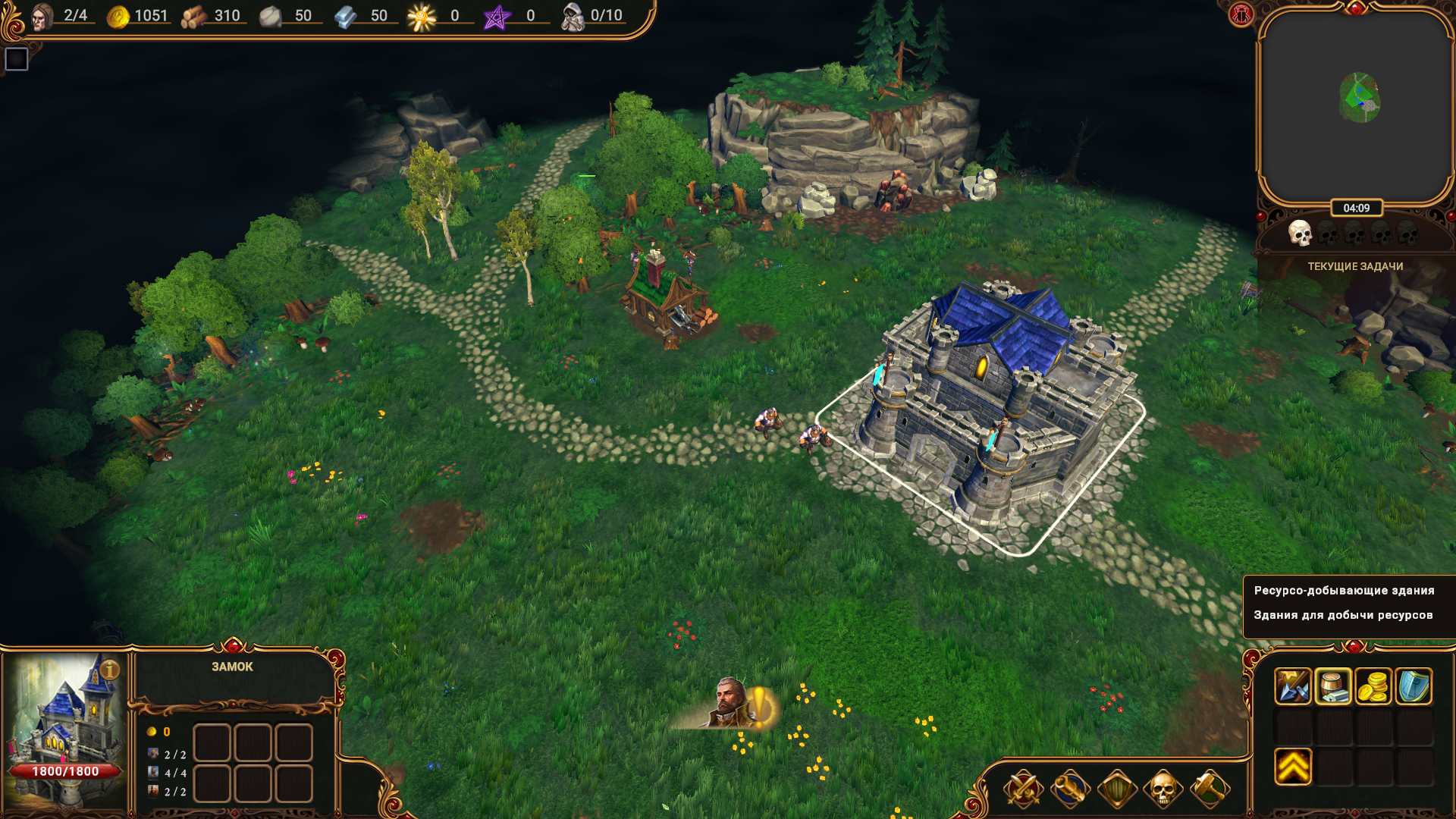
Task: Activate the golden hammer build icon
Action: pos(1210,789)
